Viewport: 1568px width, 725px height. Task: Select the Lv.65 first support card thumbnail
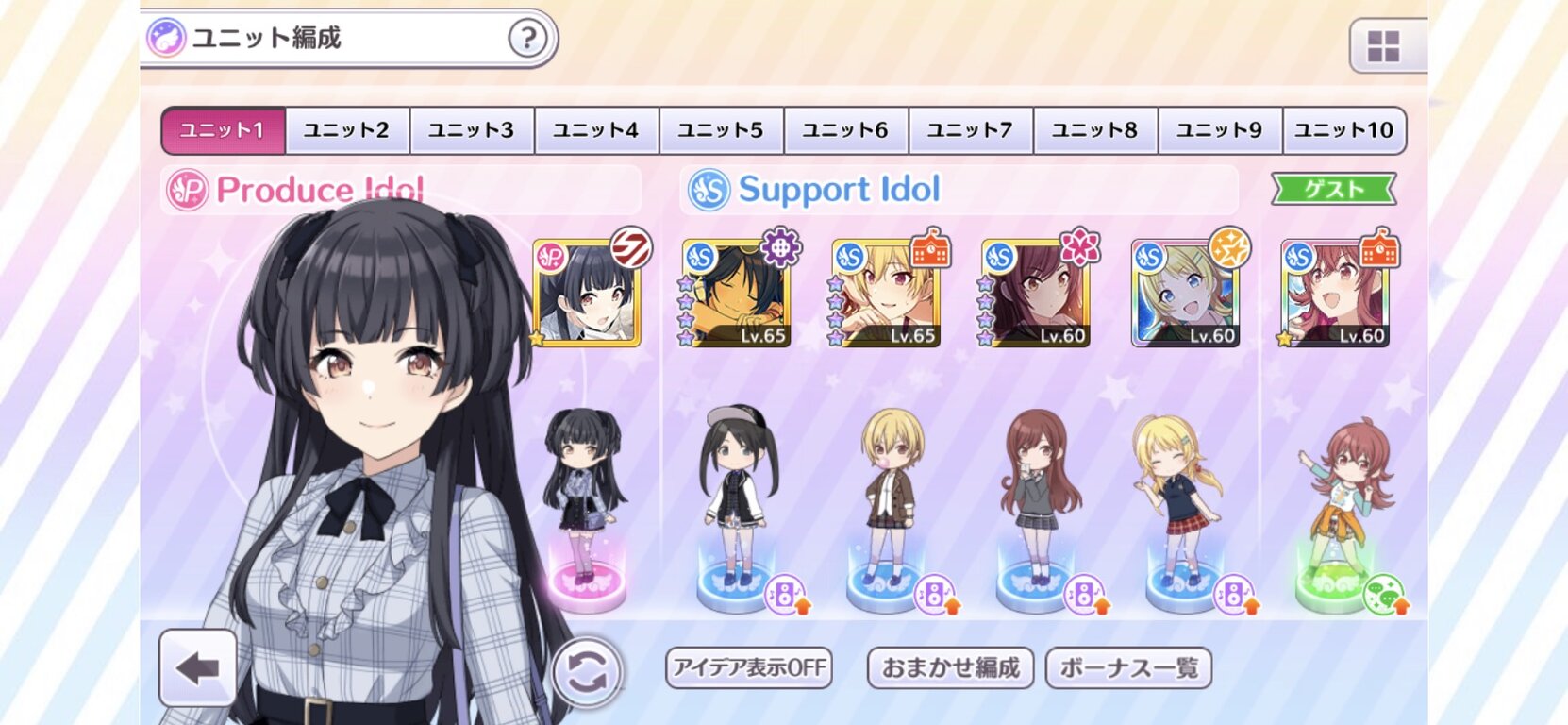pos(738,293)
